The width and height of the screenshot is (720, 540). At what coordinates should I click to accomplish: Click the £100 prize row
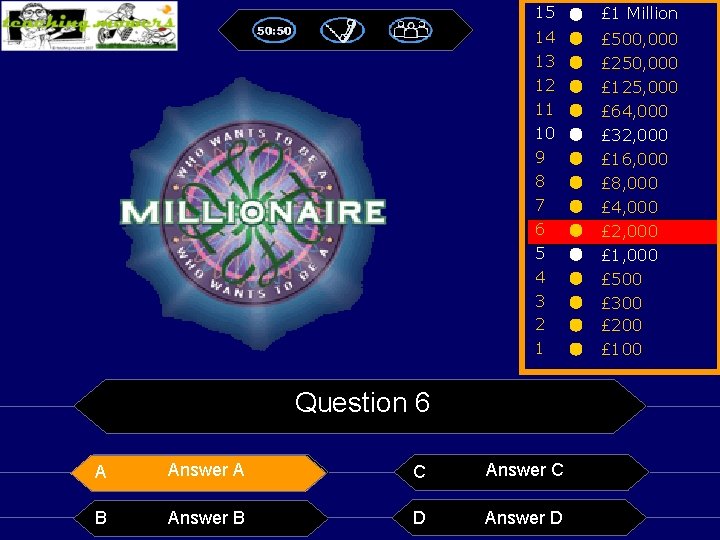621,349
